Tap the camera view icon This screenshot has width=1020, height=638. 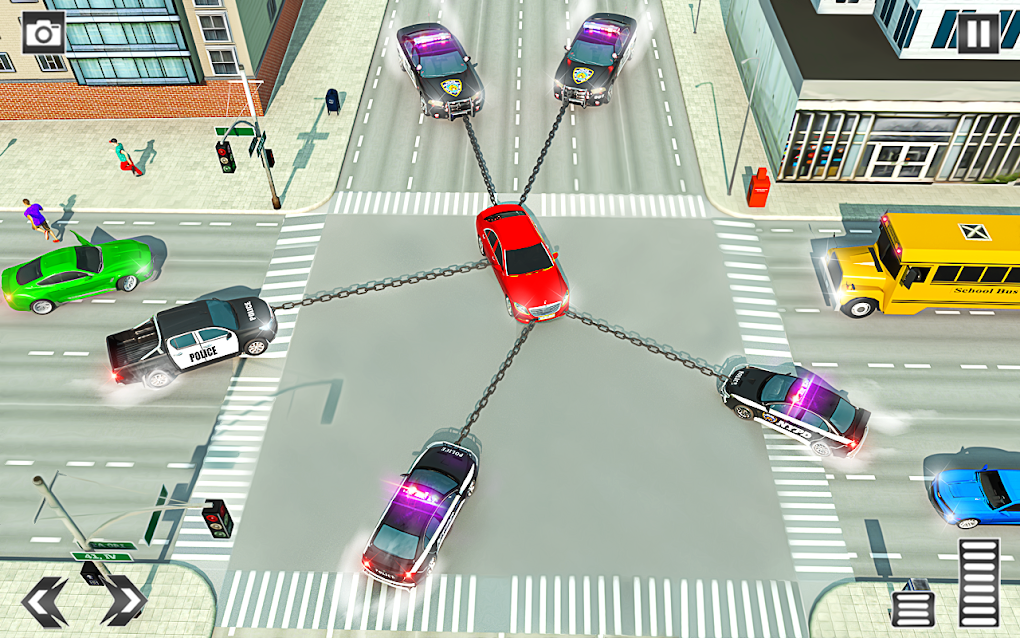coord(43,33)
